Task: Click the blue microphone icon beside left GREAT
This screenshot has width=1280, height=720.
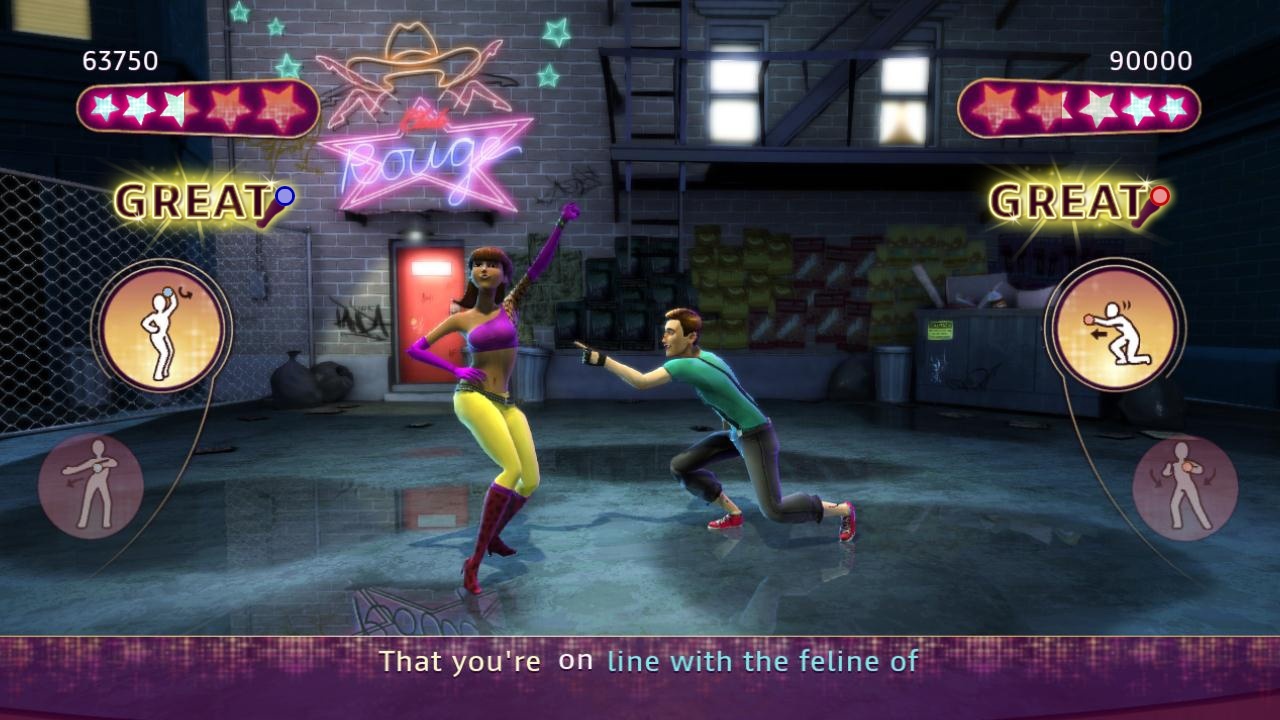Action: click(283, 198)
